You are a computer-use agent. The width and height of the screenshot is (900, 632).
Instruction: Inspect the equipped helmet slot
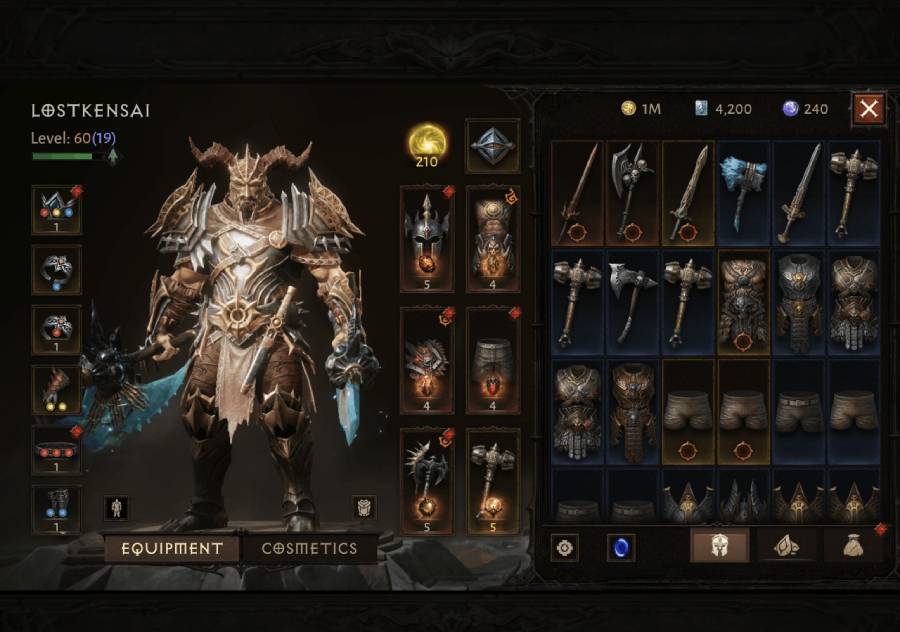[x=426, y=238]
